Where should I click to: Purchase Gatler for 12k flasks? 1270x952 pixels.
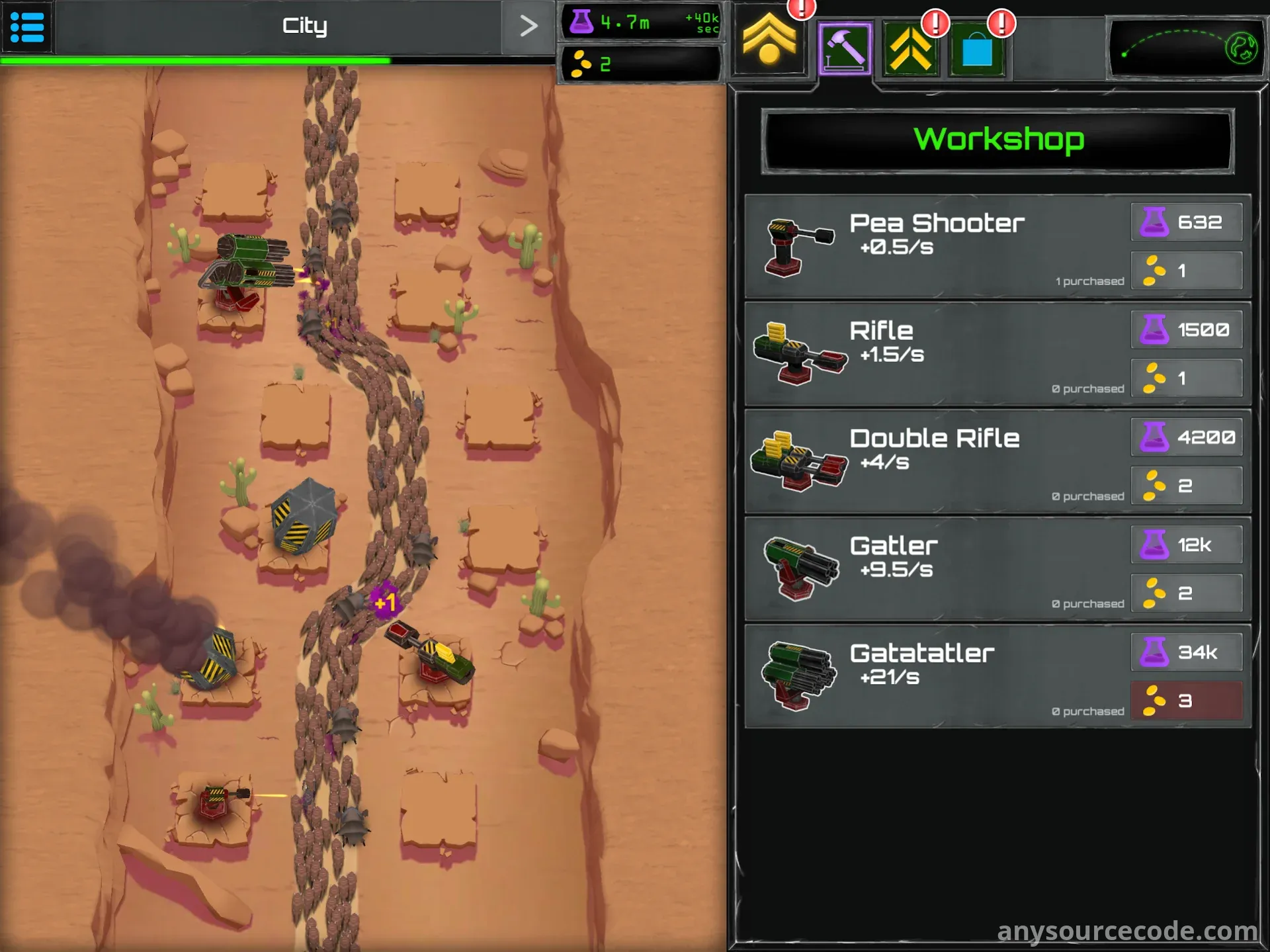(1187, 545)
